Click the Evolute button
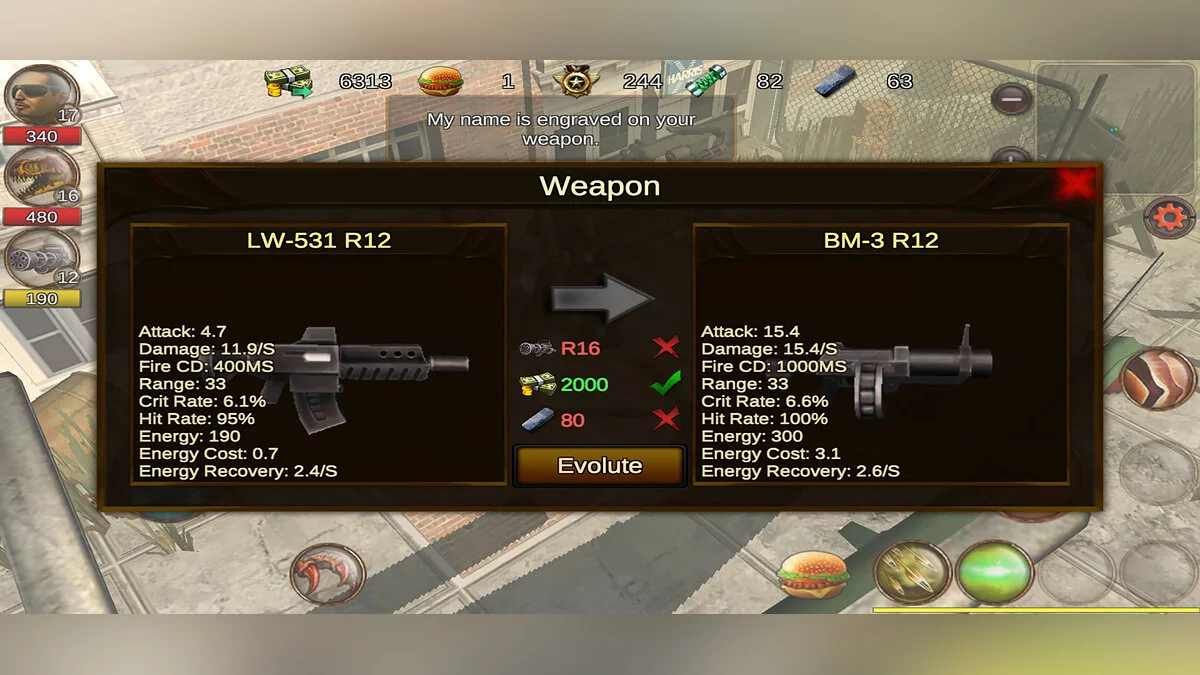Viewport: 1200px width, 675px height. point(599,466)
